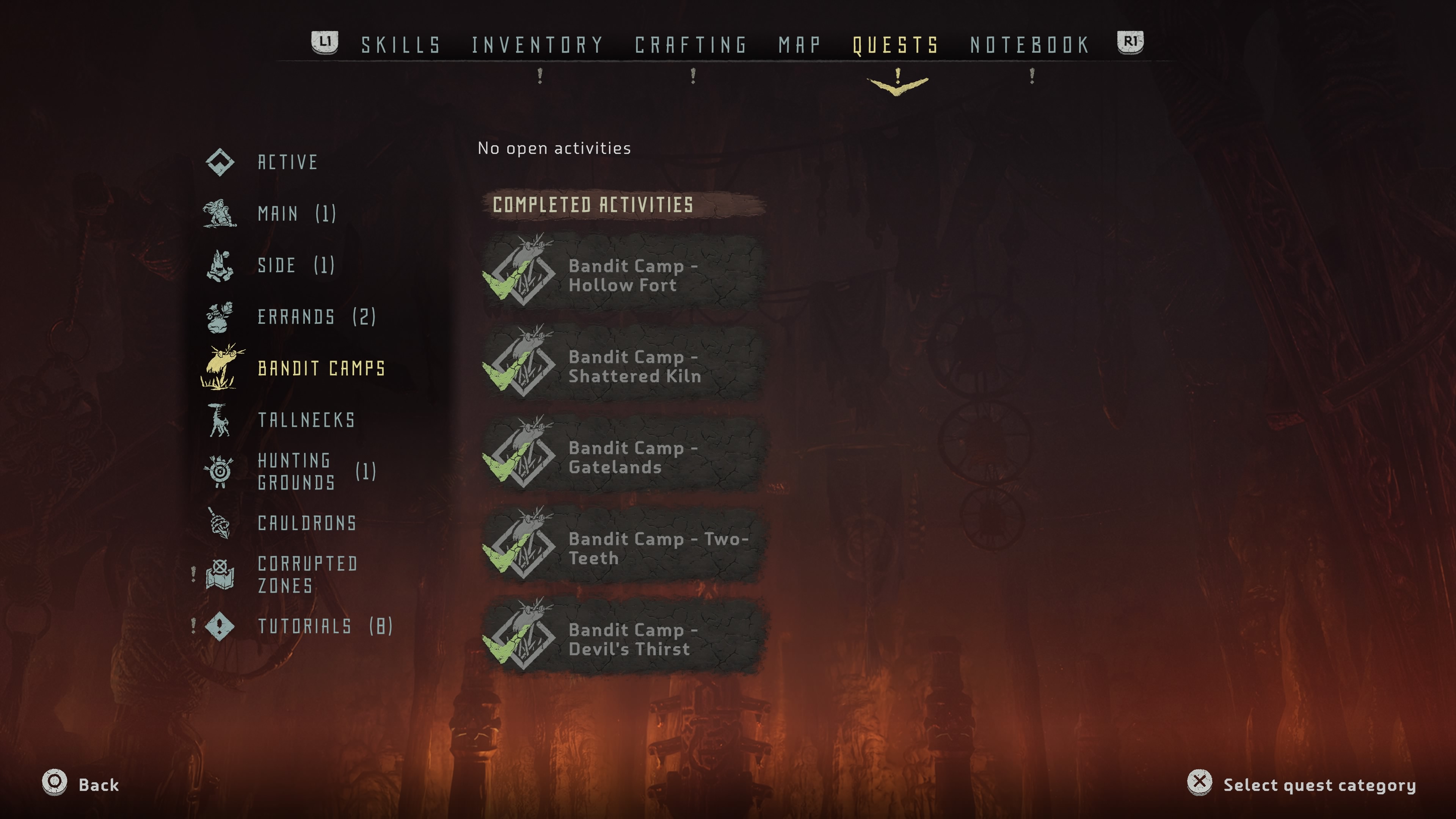The width and height of the screenshot is (1456, 819).
Task: Select the Quests tab
Action: (x=895, y=45)
